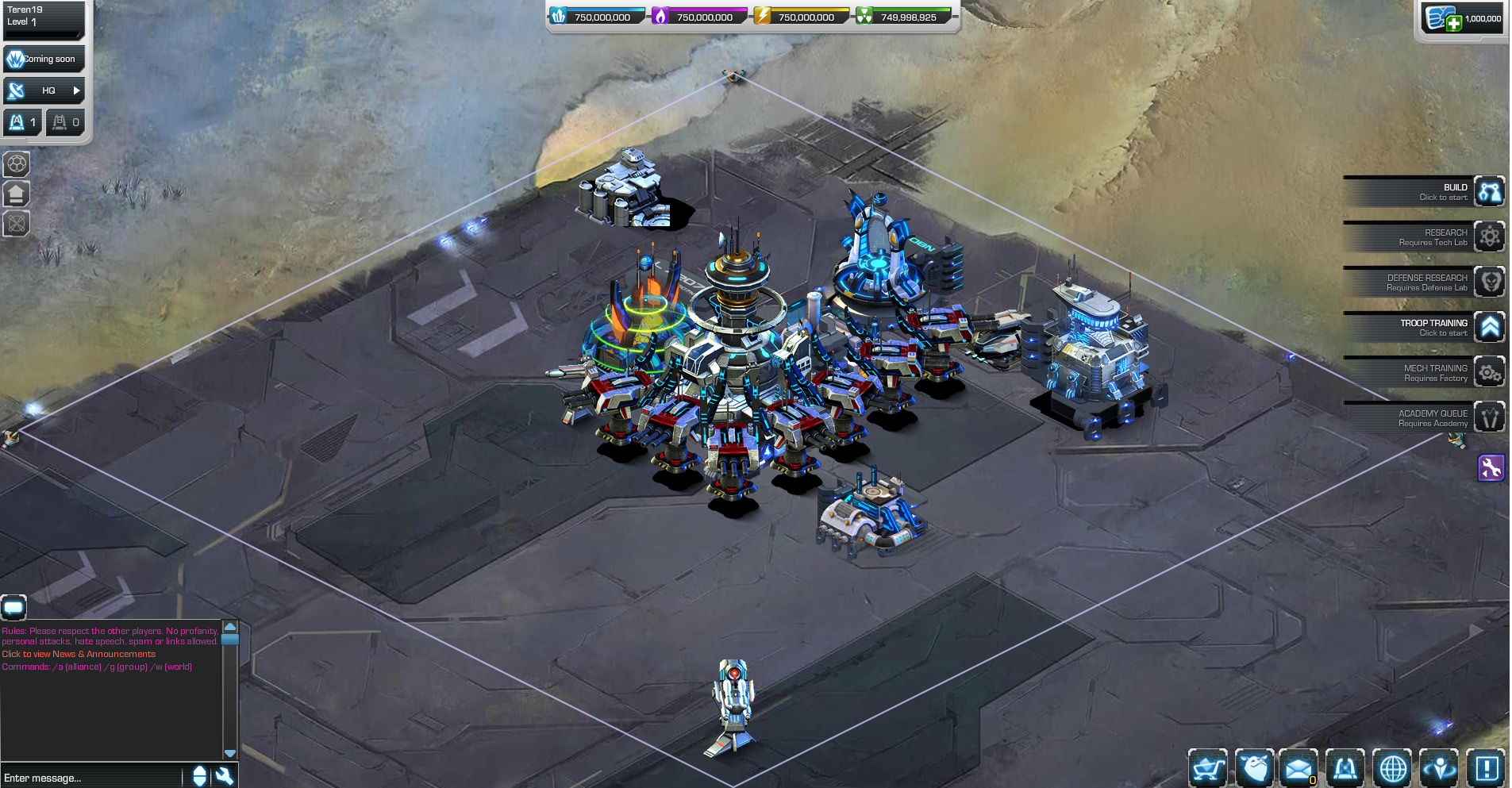The width and height of the screenshot is (1512, 788).
Task: Open the mail inbox icon showing 0 messages
Action: (1298, 768)
